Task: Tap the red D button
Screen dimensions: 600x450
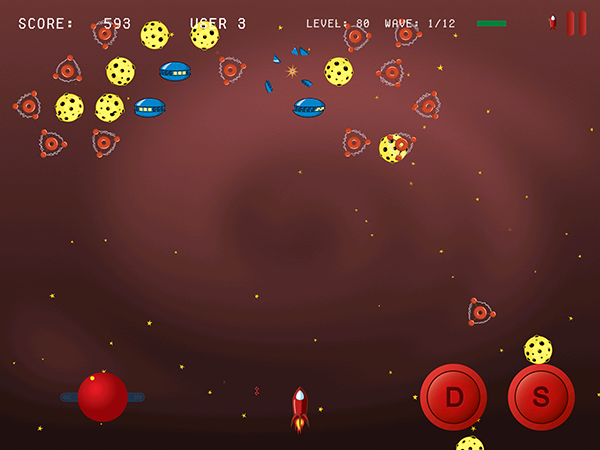Action: [453, 397]
